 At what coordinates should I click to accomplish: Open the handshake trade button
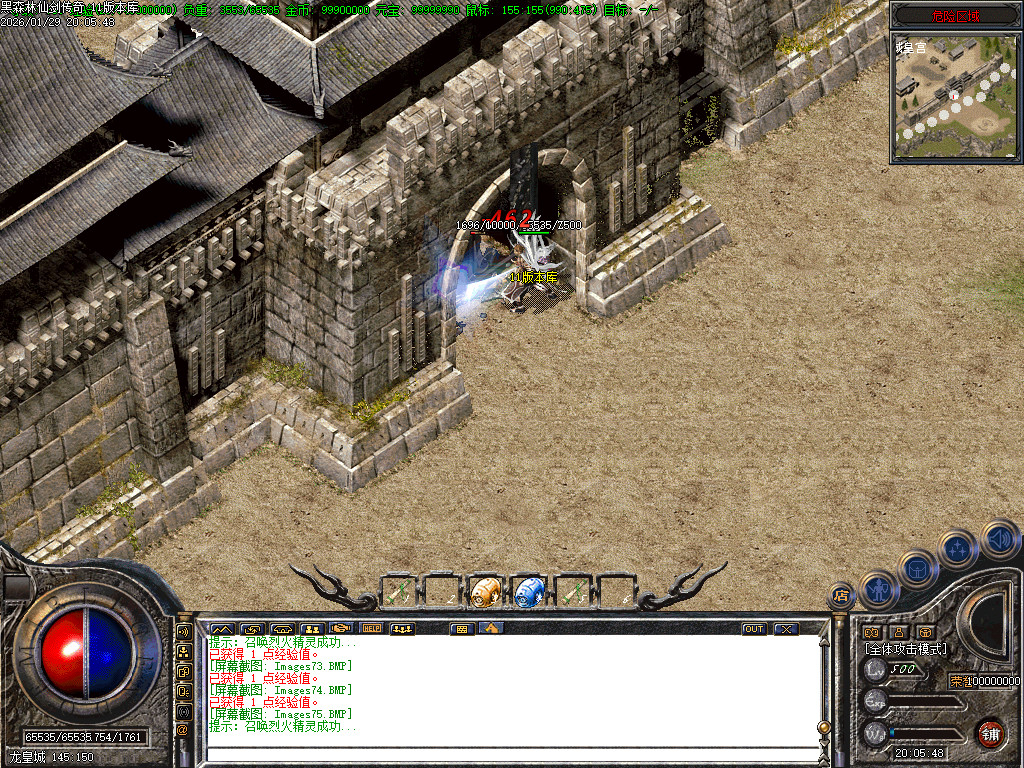[341, 629]
